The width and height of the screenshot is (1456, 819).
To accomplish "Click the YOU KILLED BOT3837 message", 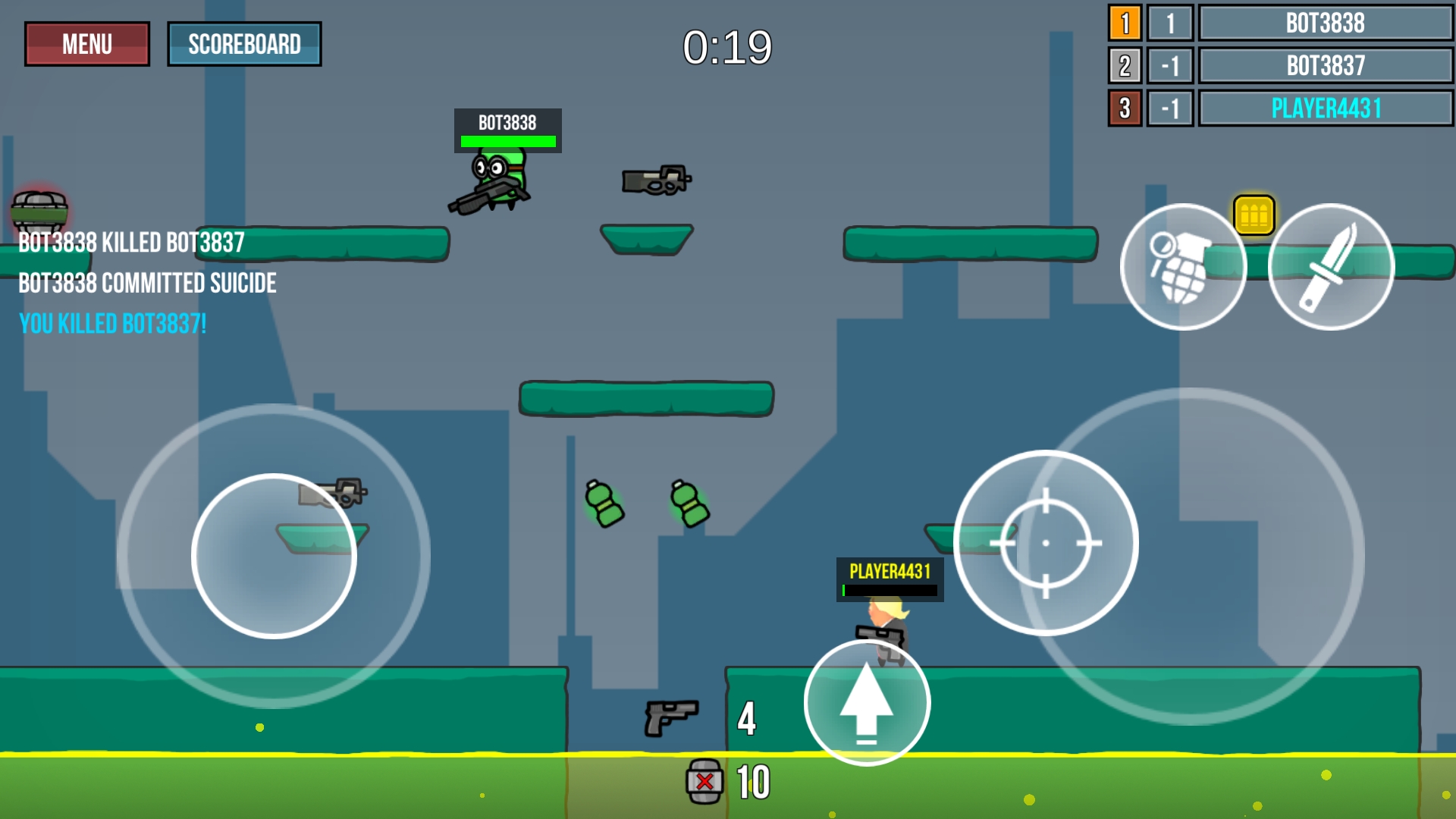I will [x=112, y=323].
